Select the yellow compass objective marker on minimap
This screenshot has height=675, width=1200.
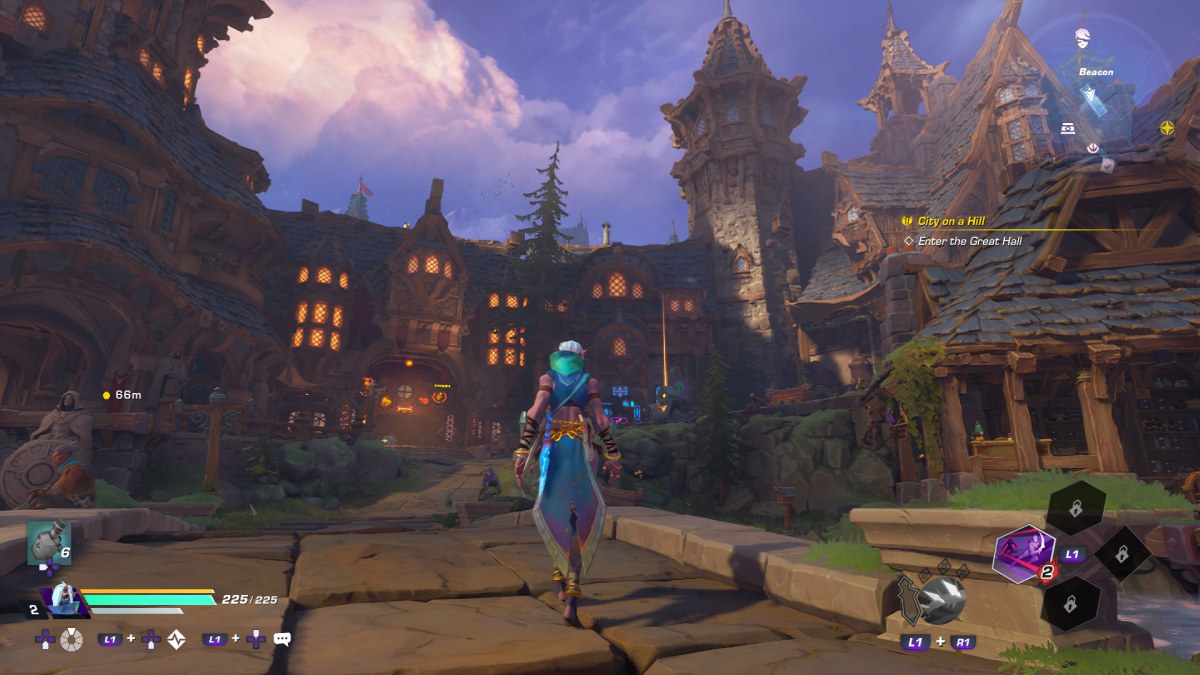[1167, 128]
